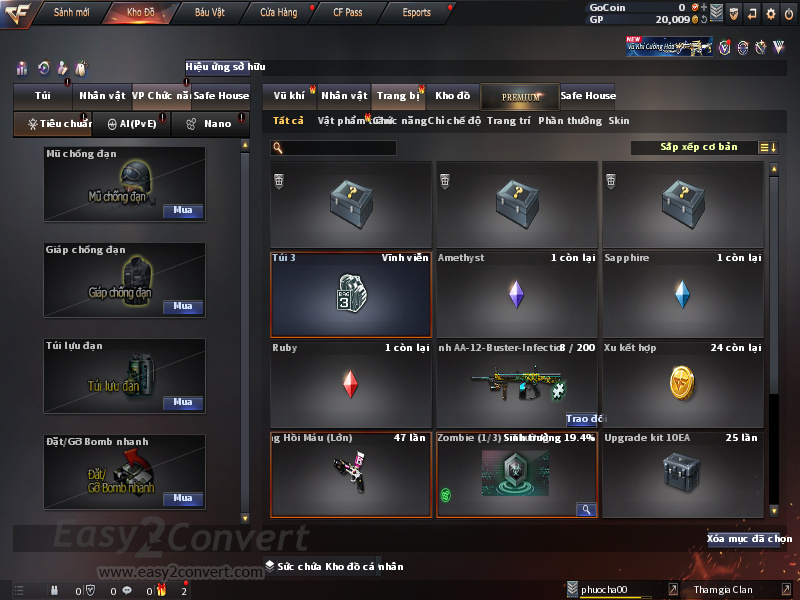Image resolution: width=800 pixels, height=600 pixels.
Task: Open the Sảnh mới lobby tab
Action: [71, 13]
